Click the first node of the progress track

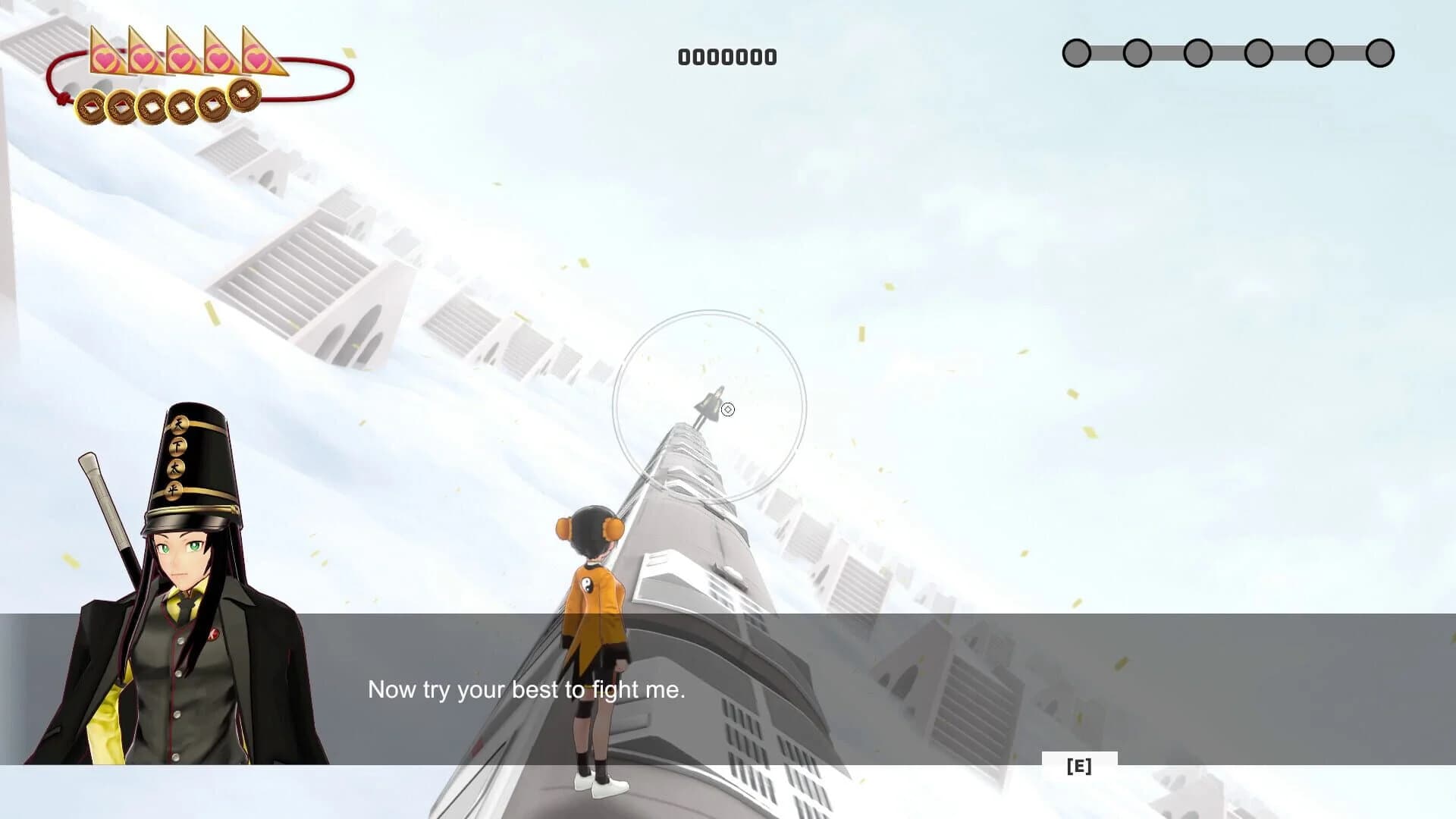click(1077, 52)
